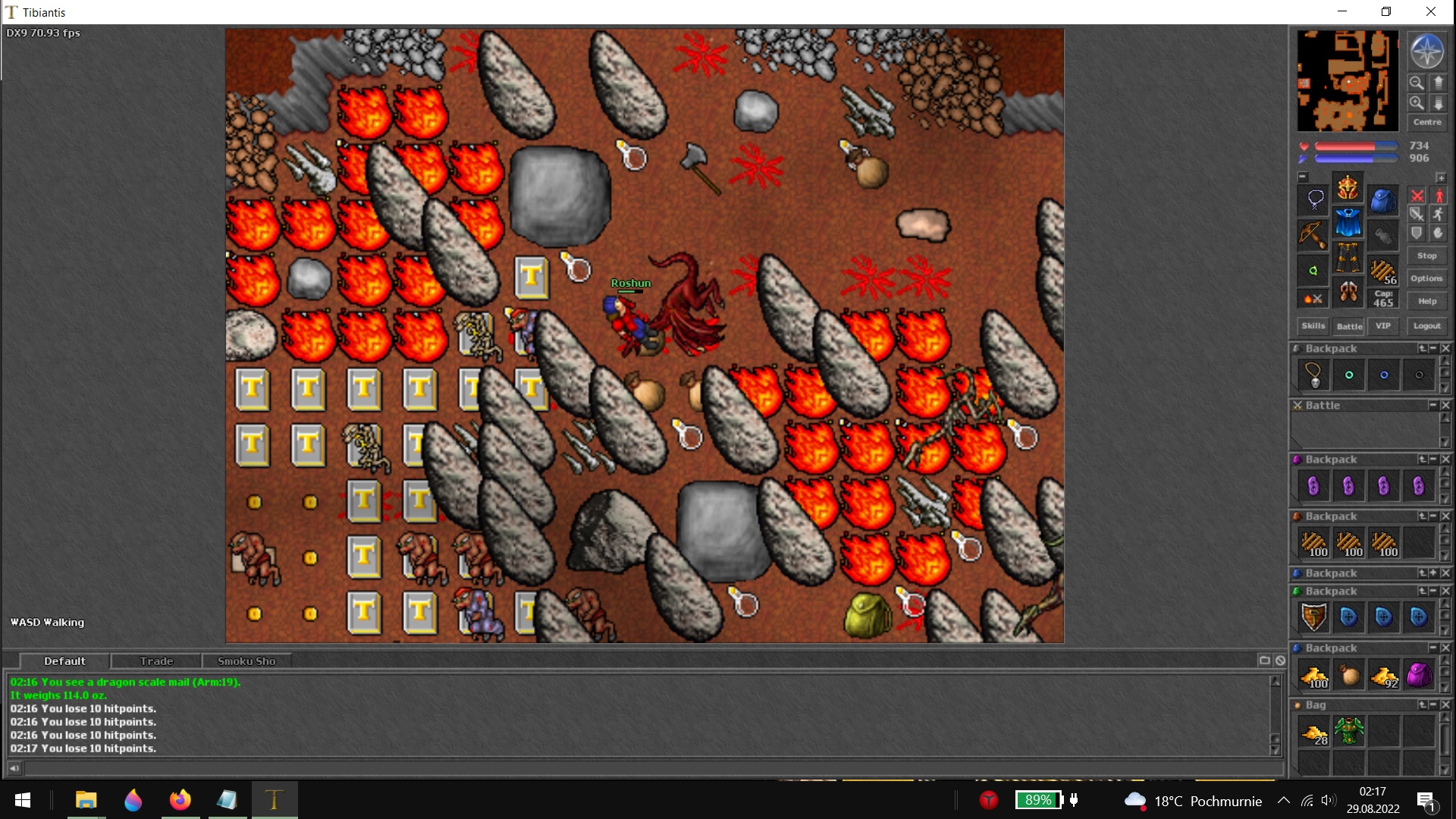Click the compass rose next to minimap

1426,52
